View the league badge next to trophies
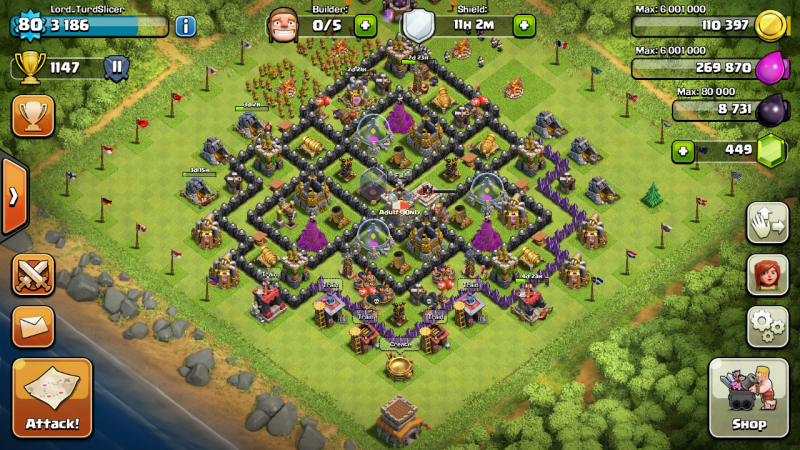Image resolution: width=800 pixels, height=450 pixels. [x=117, y=68]
